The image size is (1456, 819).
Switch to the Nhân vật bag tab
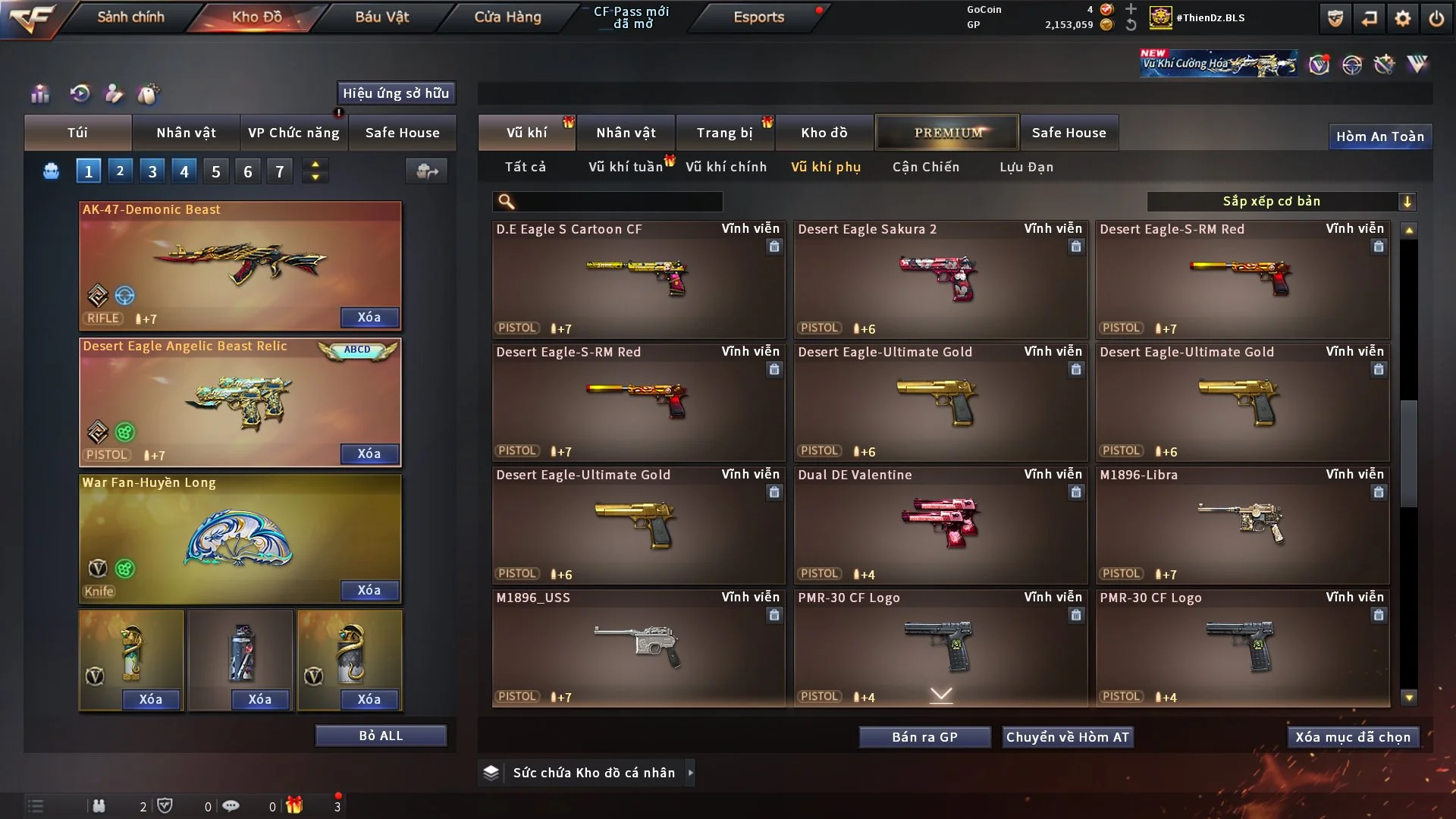coord(186,133)
